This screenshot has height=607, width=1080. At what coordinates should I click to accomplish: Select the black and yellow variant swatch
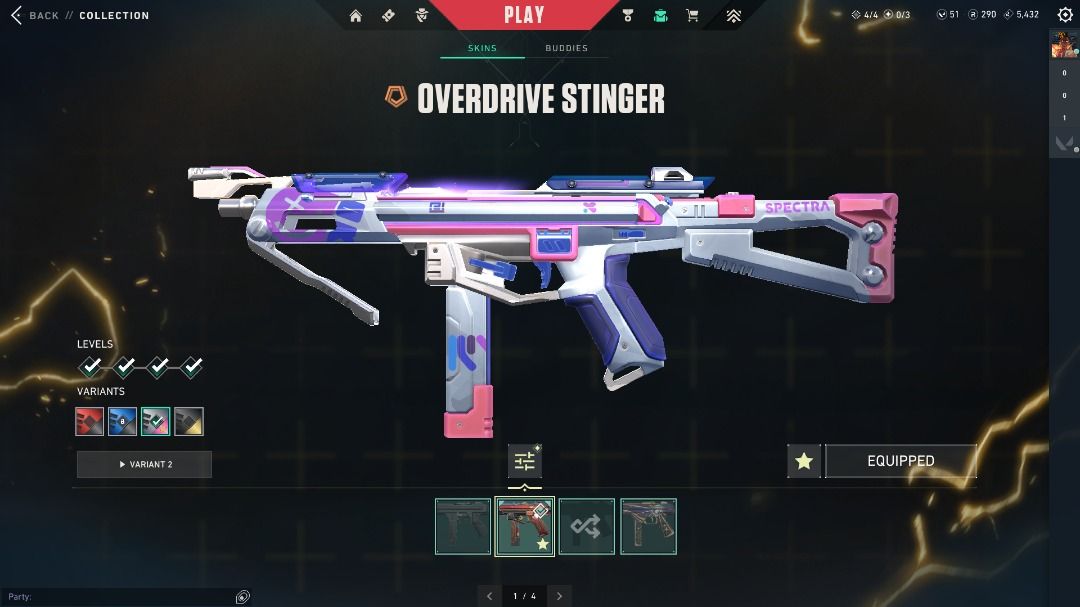[189, 422]
